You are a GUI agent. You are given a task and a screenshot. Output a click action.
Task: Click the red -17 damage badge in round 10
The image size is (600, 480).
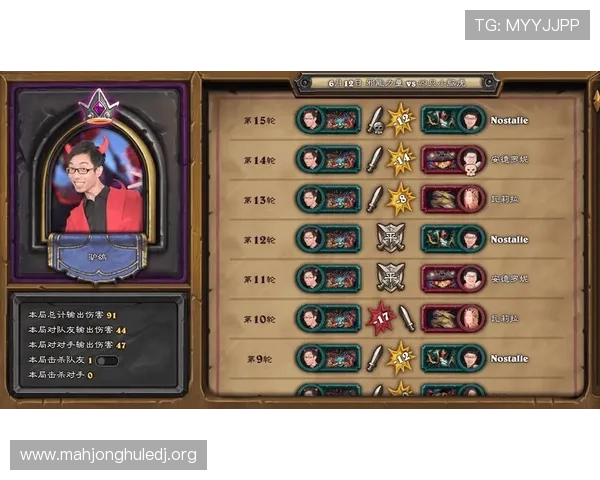pos(380,318)
